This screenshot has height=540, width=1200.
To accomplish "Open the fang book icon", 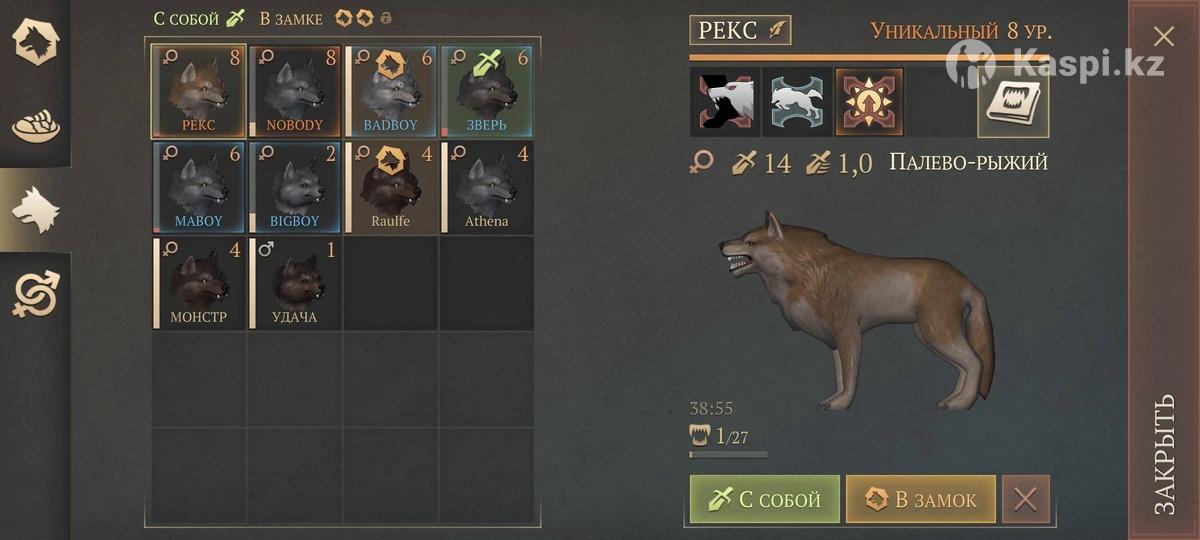I will tap(1013, 103).
